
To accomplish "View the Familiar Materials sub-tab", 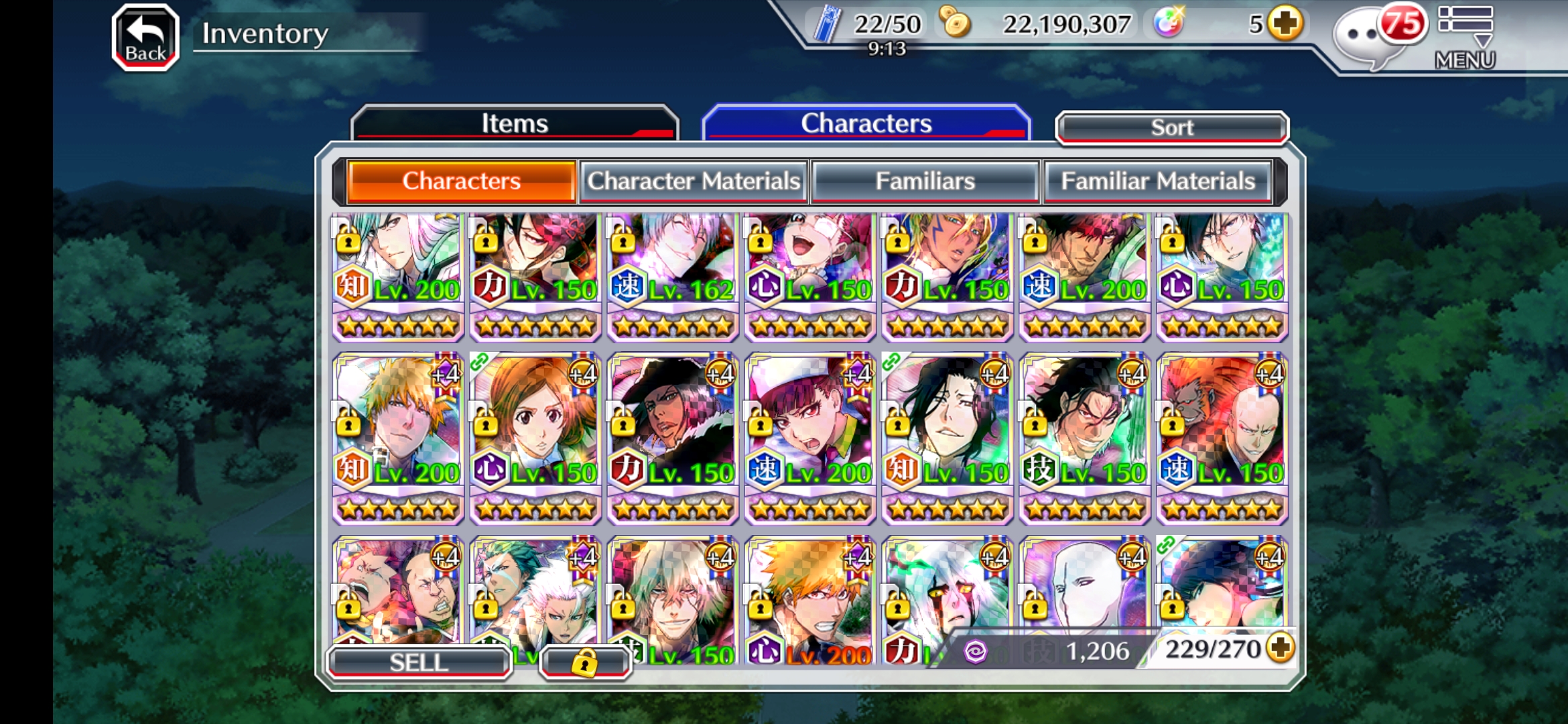I will coord(1157,181).
